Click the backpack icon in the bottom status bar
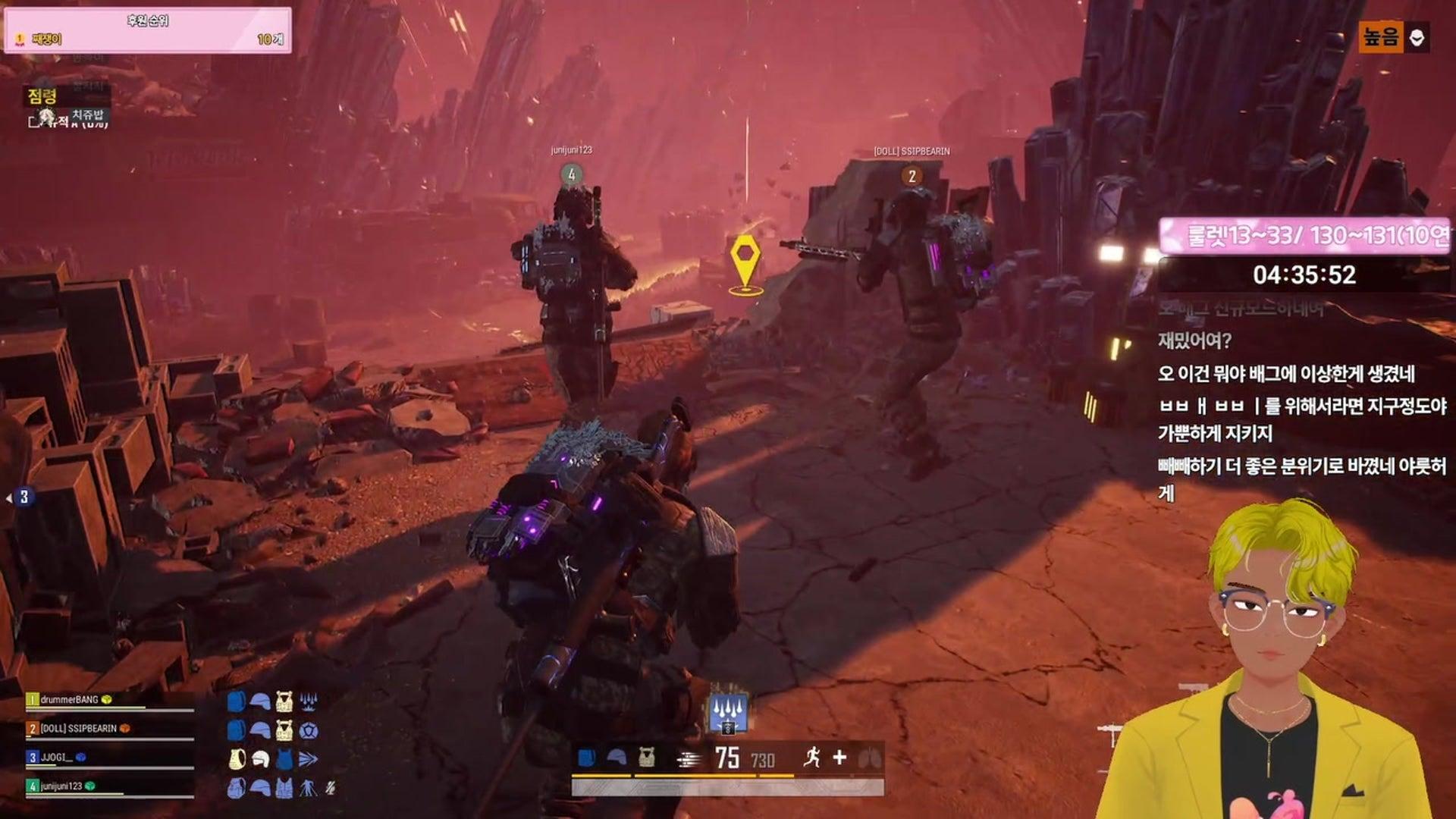Image resolution: width=1456 pixels, height=819 pixels. (586, 757)
